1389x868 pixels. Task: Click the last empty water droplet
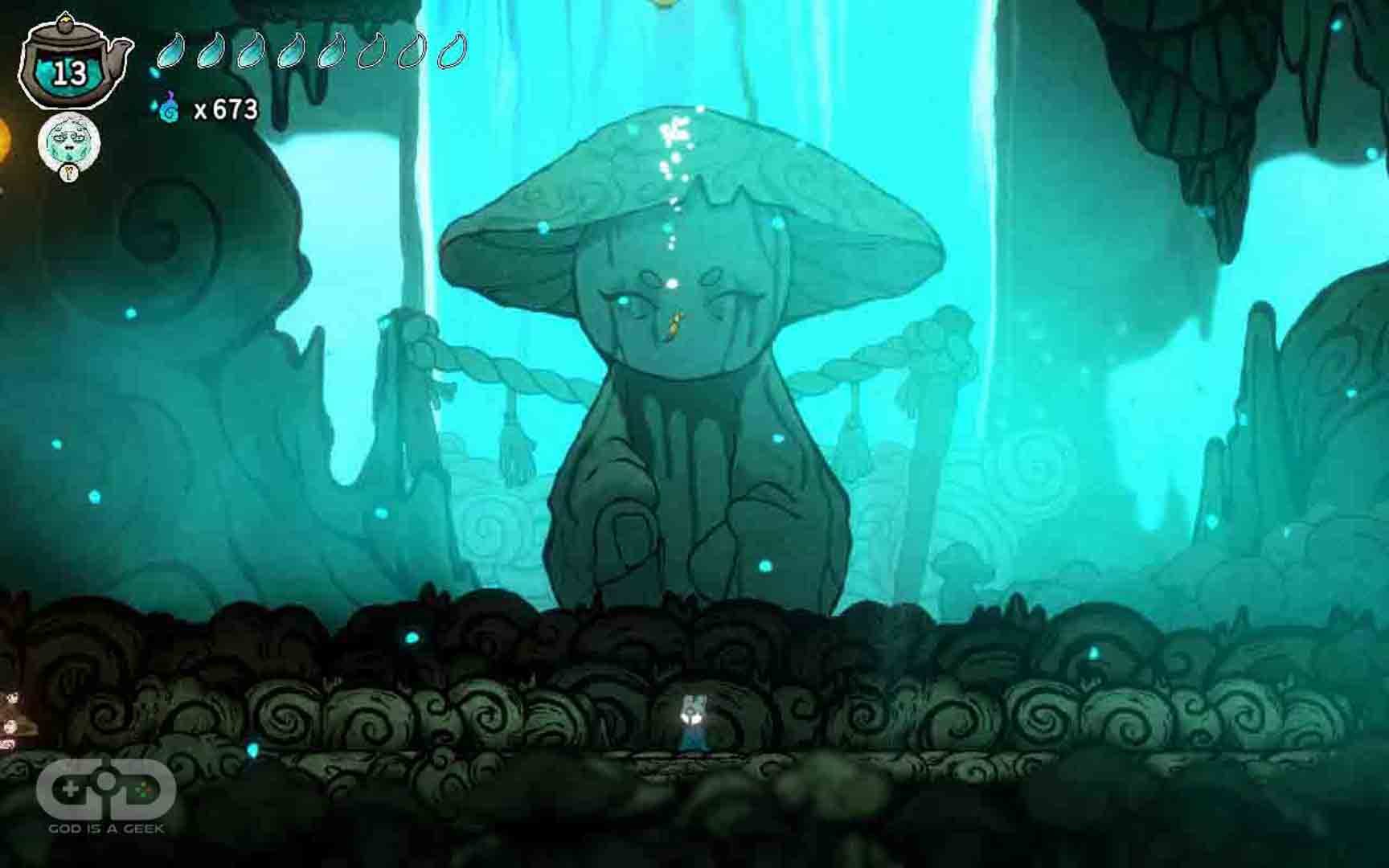[452, 50]
